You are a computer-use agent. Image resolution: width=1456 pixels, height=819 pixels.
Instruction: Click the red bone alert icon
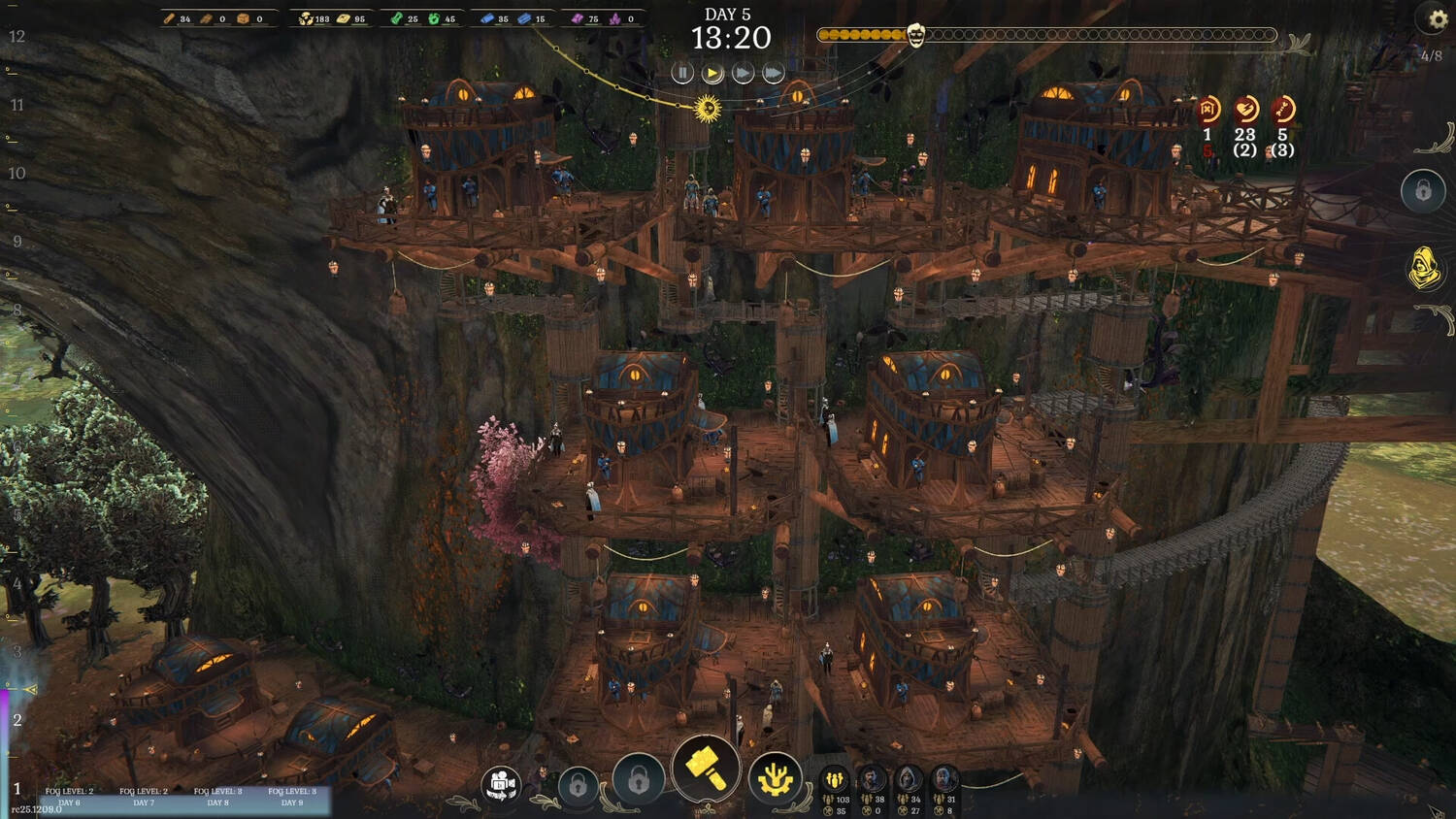[1282, 109]
